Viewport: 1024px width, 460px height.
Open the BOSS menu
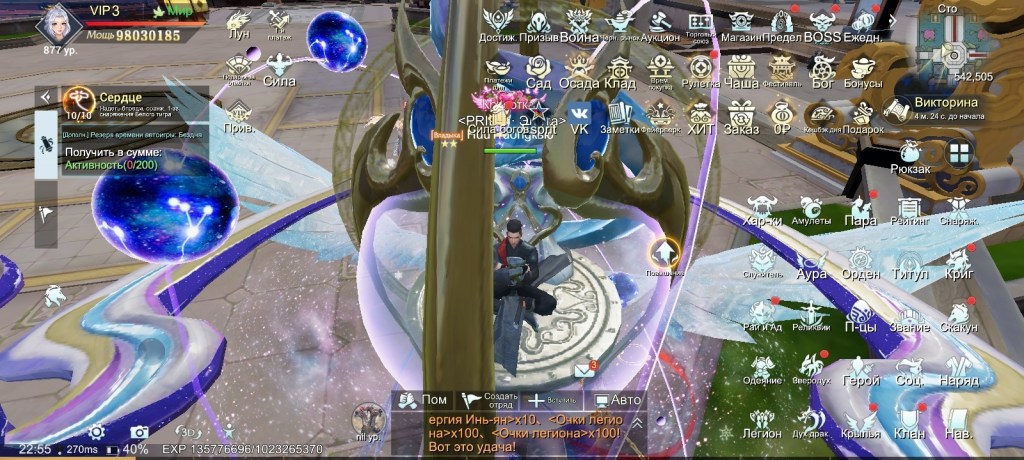coord(823,24)
